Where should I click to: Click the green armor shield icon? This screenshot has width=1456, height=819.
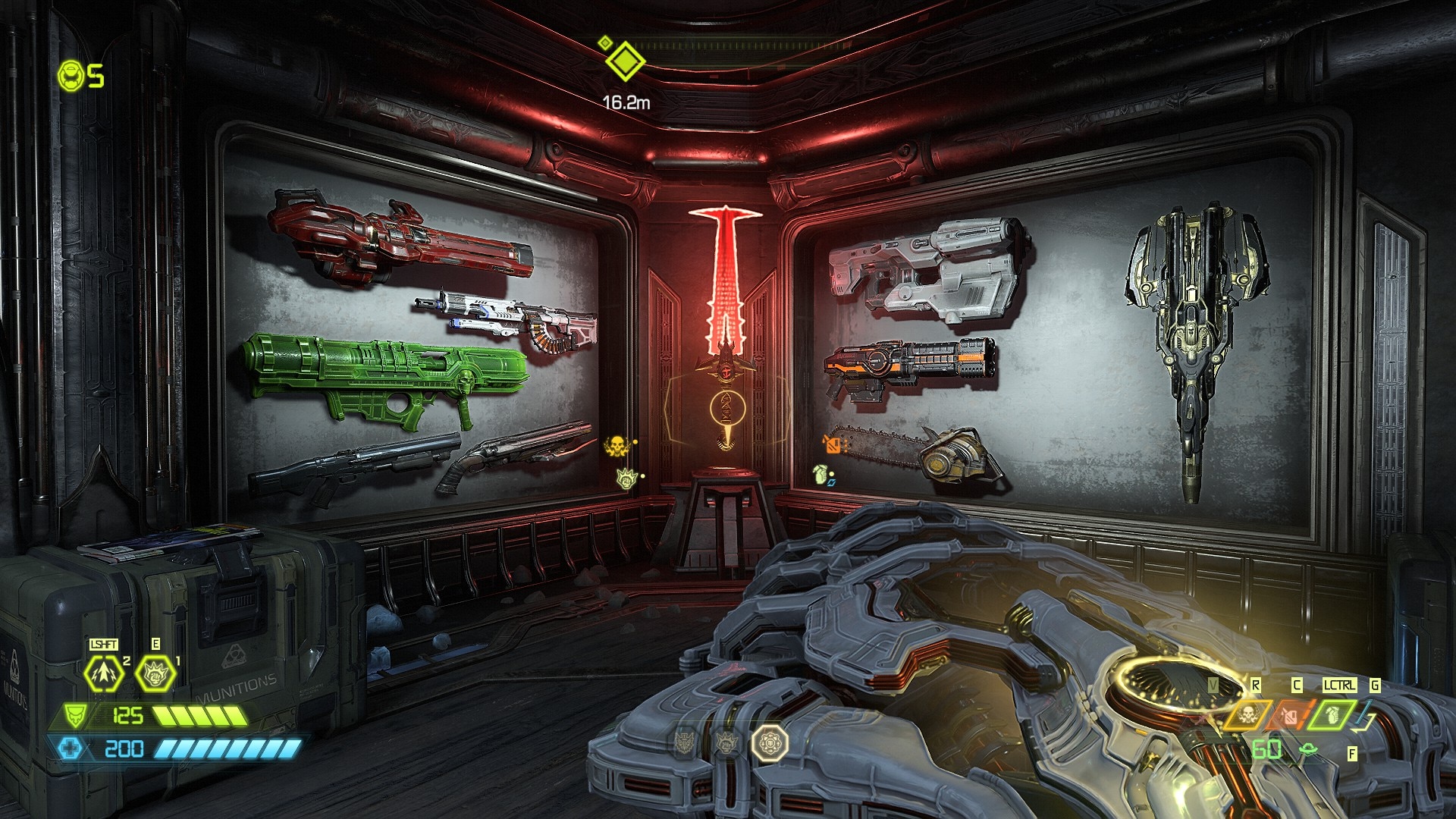coord(74,715)
